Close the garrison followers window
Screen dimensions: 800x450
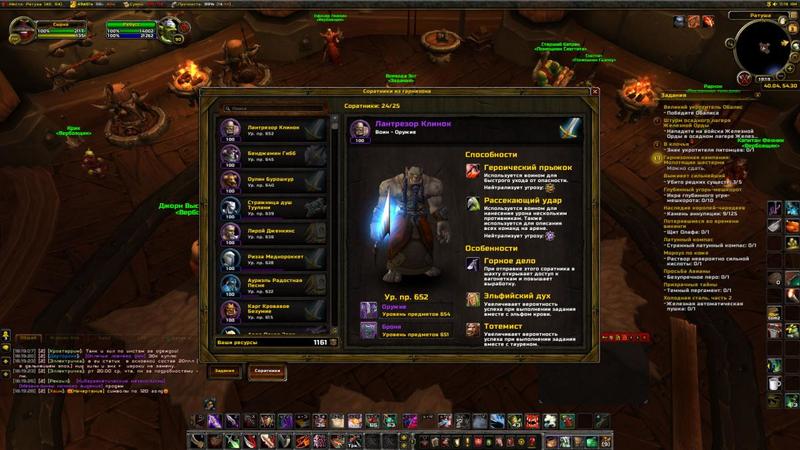[x=595, y=92]
